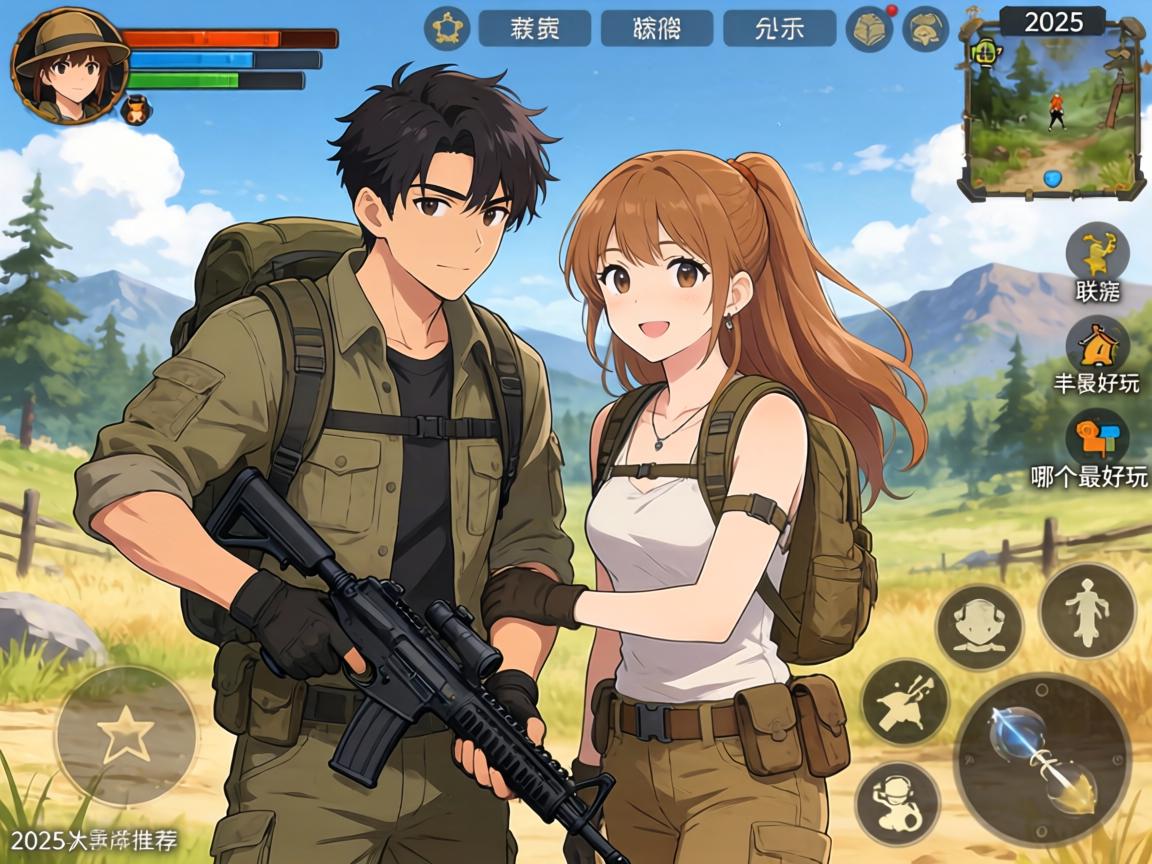Select the middle text button in the top bar
Viewport: 1152px width, 864px height.
[656, 28]
